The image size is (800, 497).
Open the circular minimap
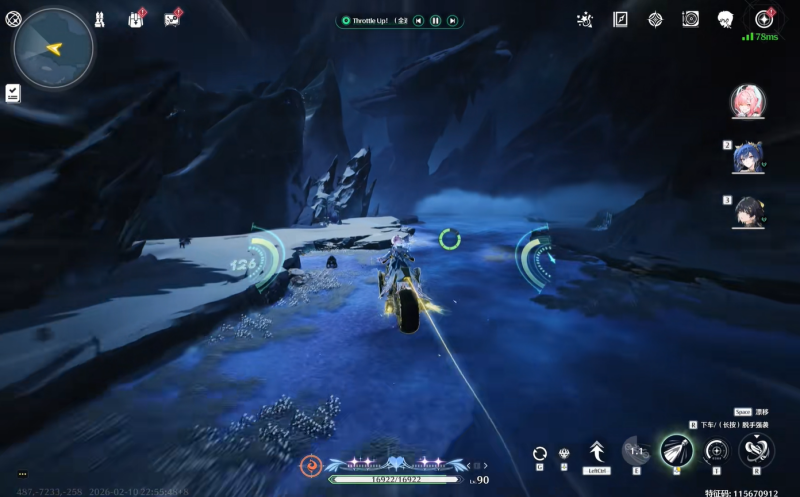[54, 47]
